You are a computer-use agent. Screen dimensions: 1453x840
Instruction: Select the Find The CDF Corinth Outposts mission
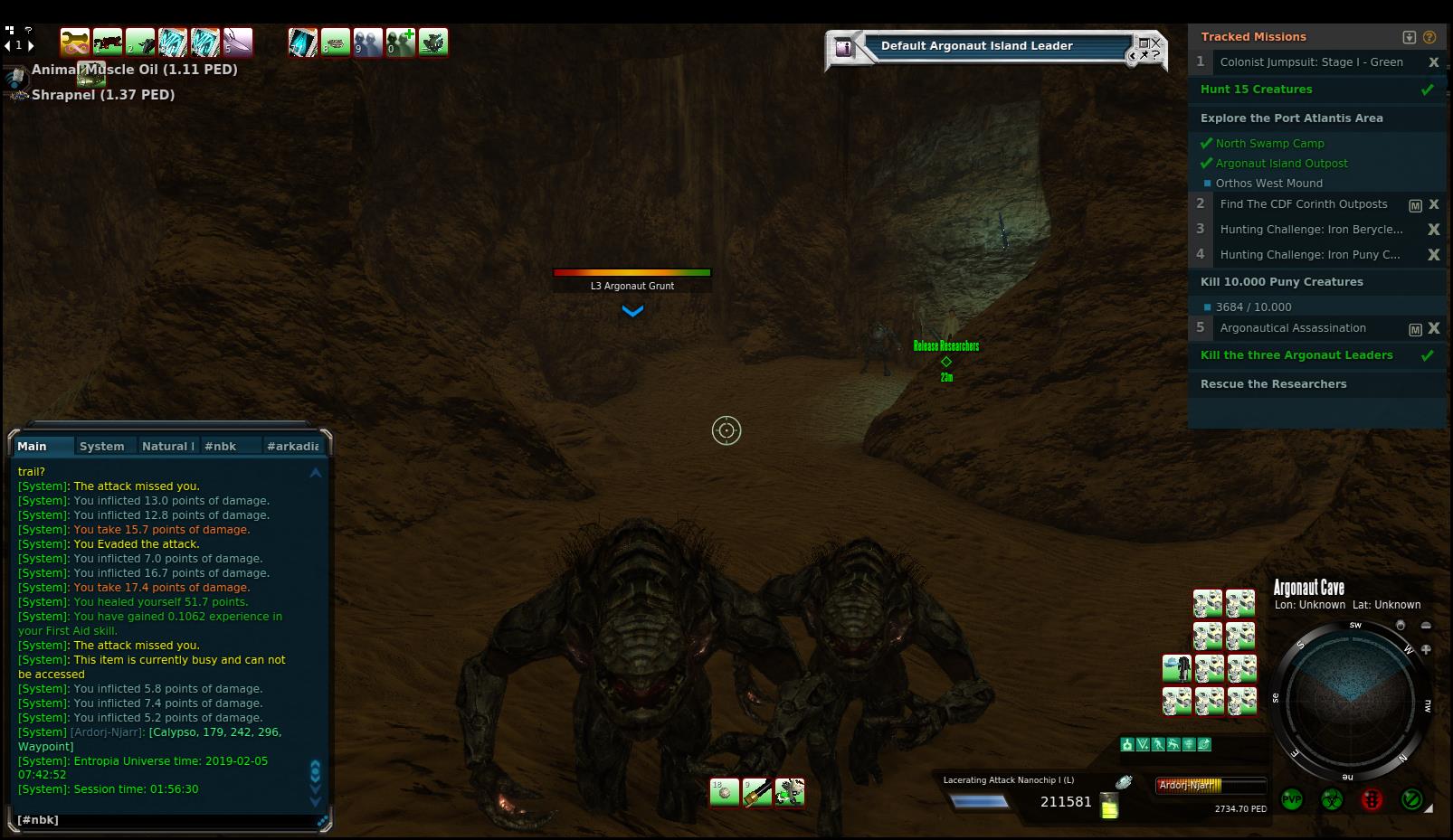[x=1303, y=204]
